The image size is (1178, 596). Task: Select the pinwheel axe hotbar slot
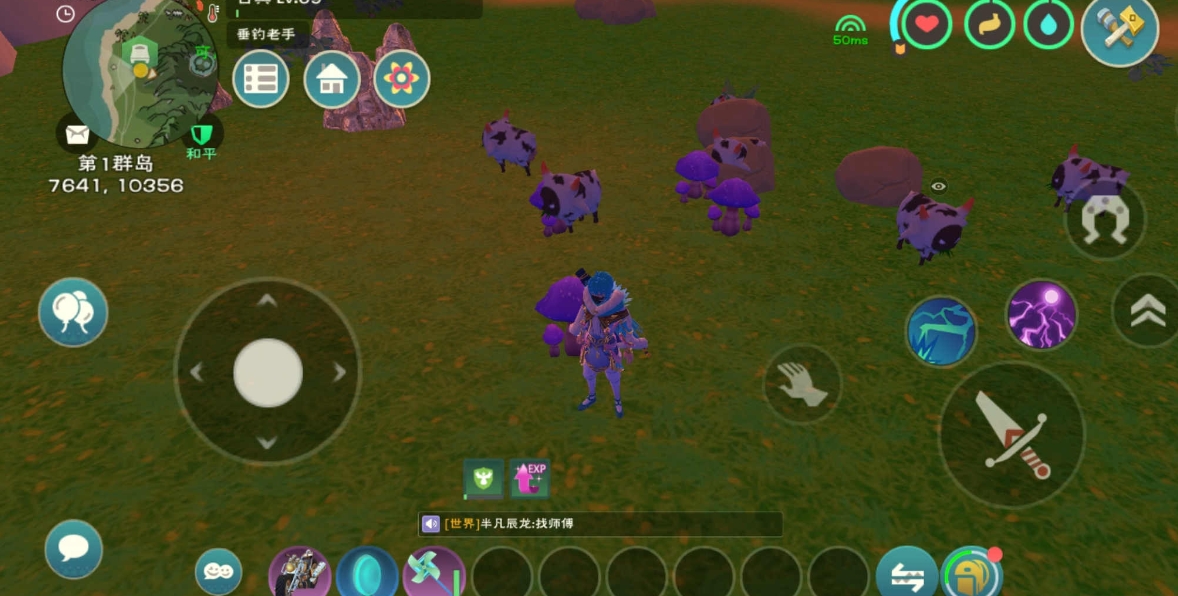[x=434, y=574]
